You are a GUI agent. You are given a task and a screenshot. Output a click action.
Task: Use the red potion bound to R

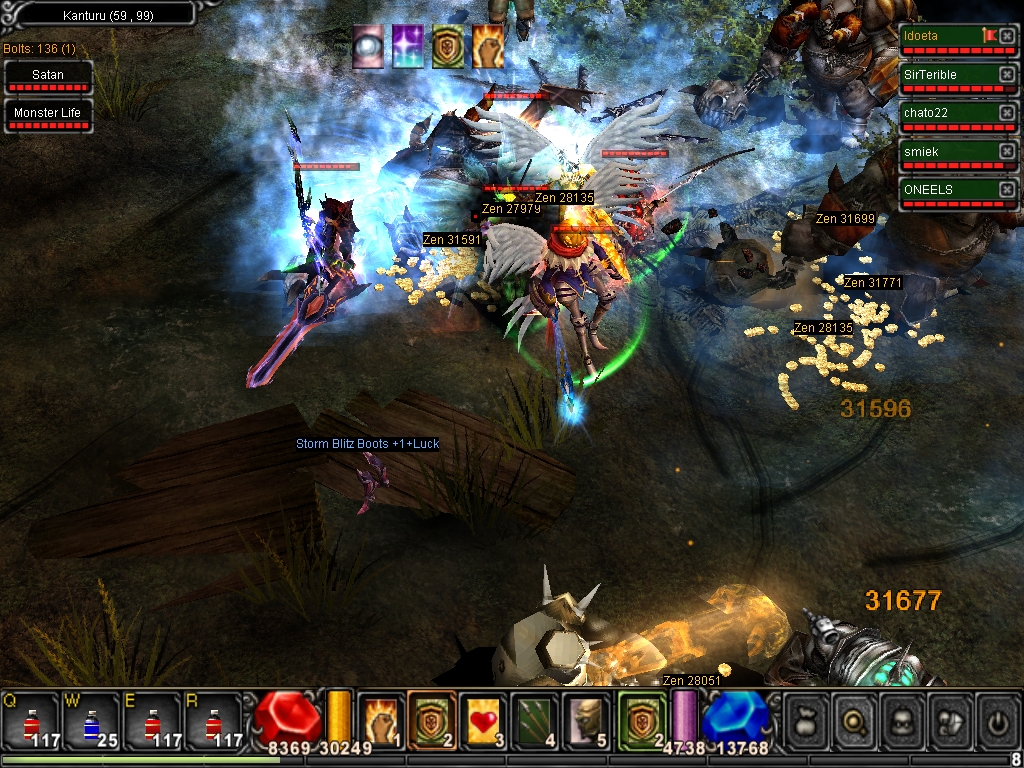[211, 720]
